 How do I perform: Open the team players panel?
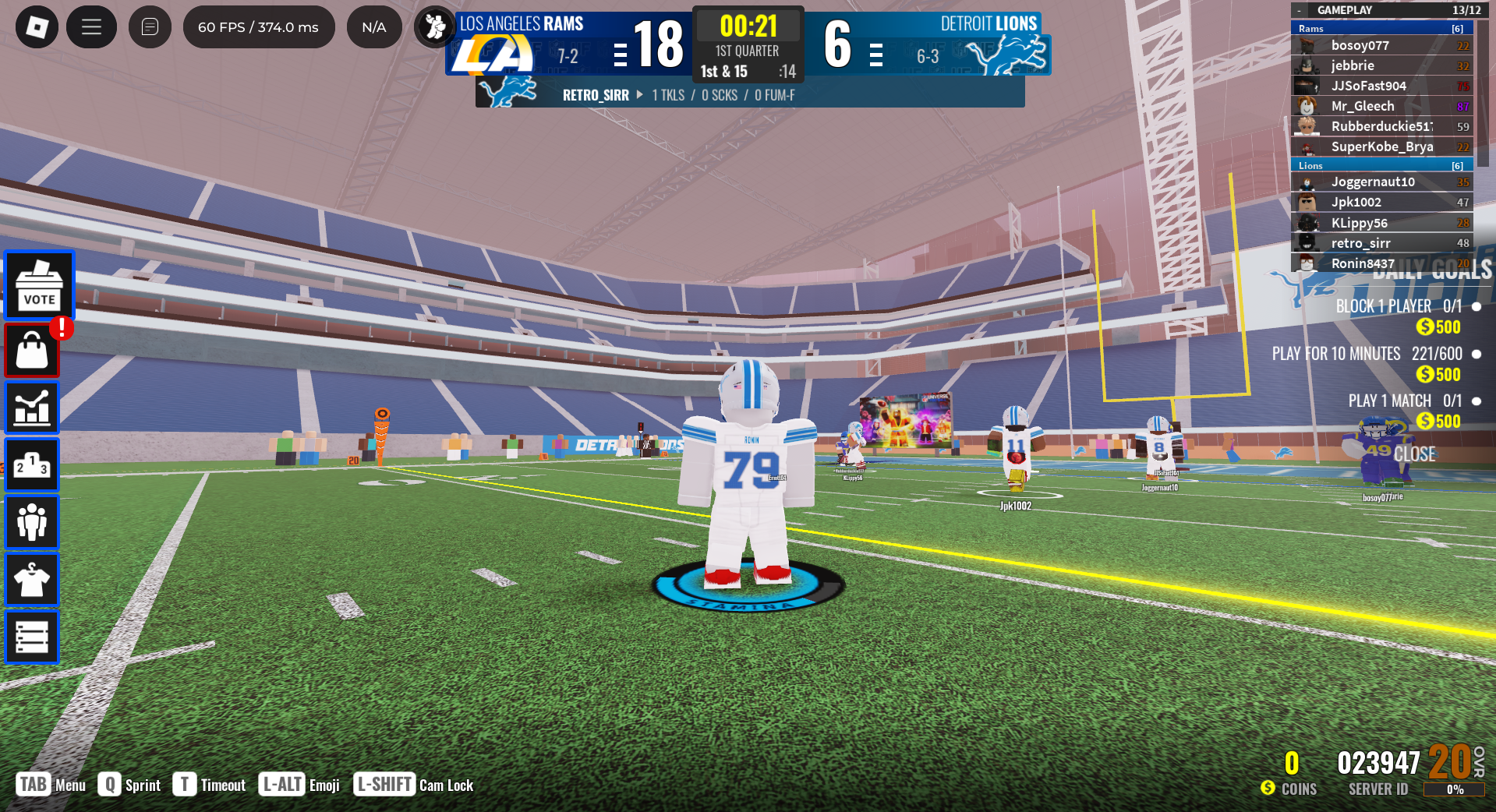click(x=32, y=521)
